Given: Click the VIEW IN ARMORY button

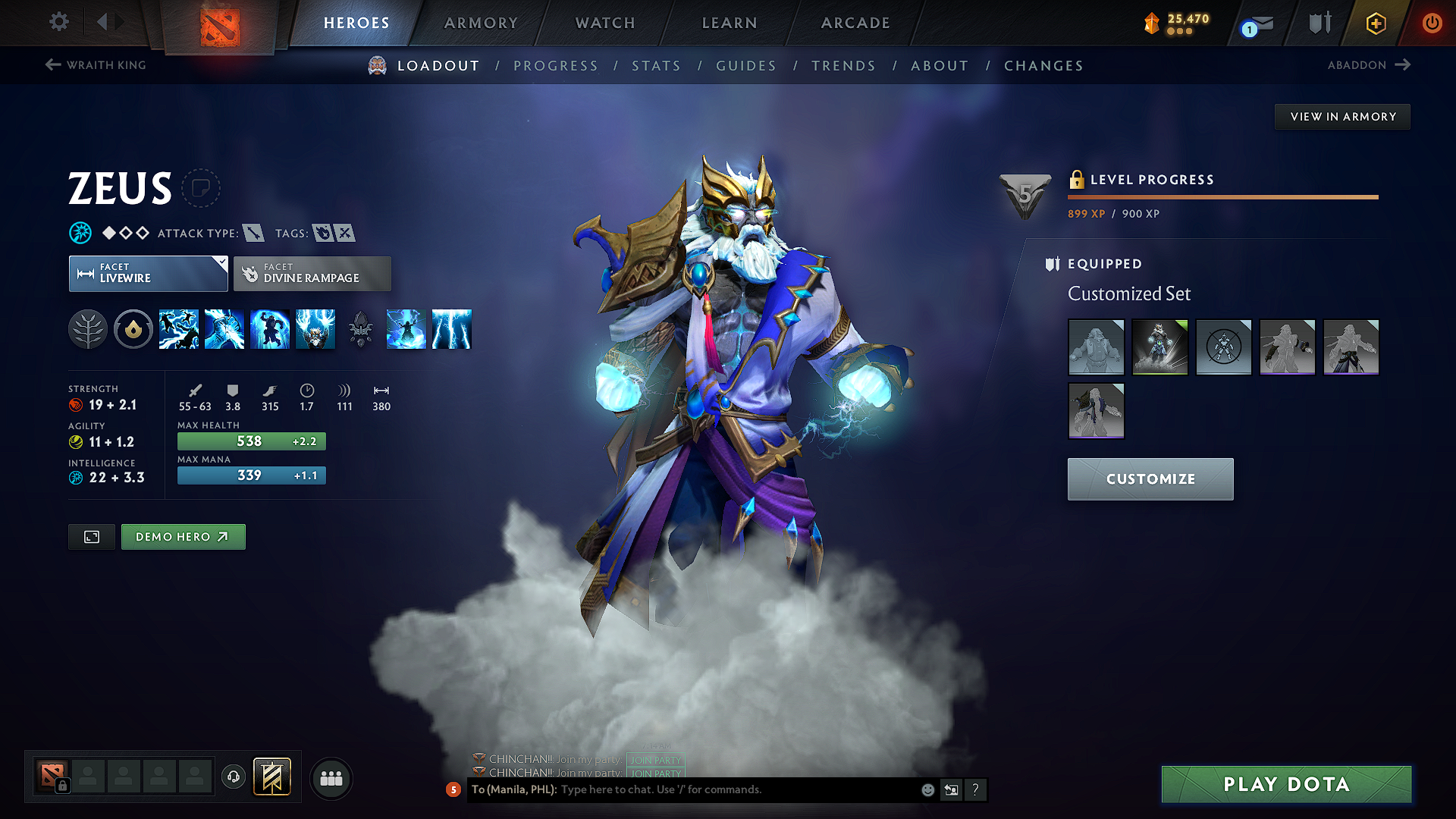Looking at the screenshot, I should pyautogui.click(x=1341, y=116).
